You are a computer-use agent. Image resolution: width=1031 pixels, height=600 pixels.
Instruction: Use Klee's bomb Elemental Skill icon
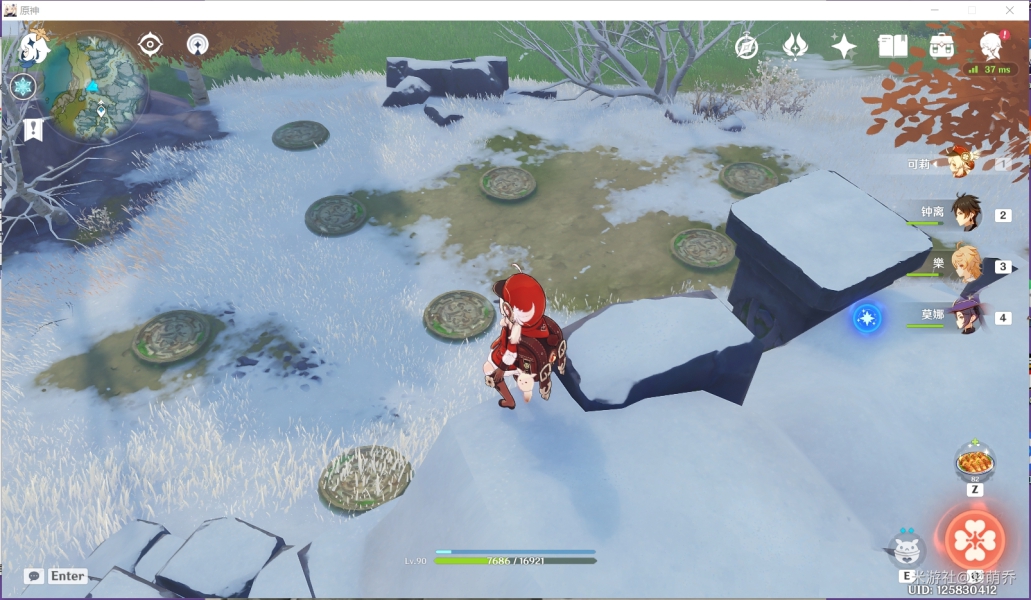pyautogui.click(x=906, y=549)
